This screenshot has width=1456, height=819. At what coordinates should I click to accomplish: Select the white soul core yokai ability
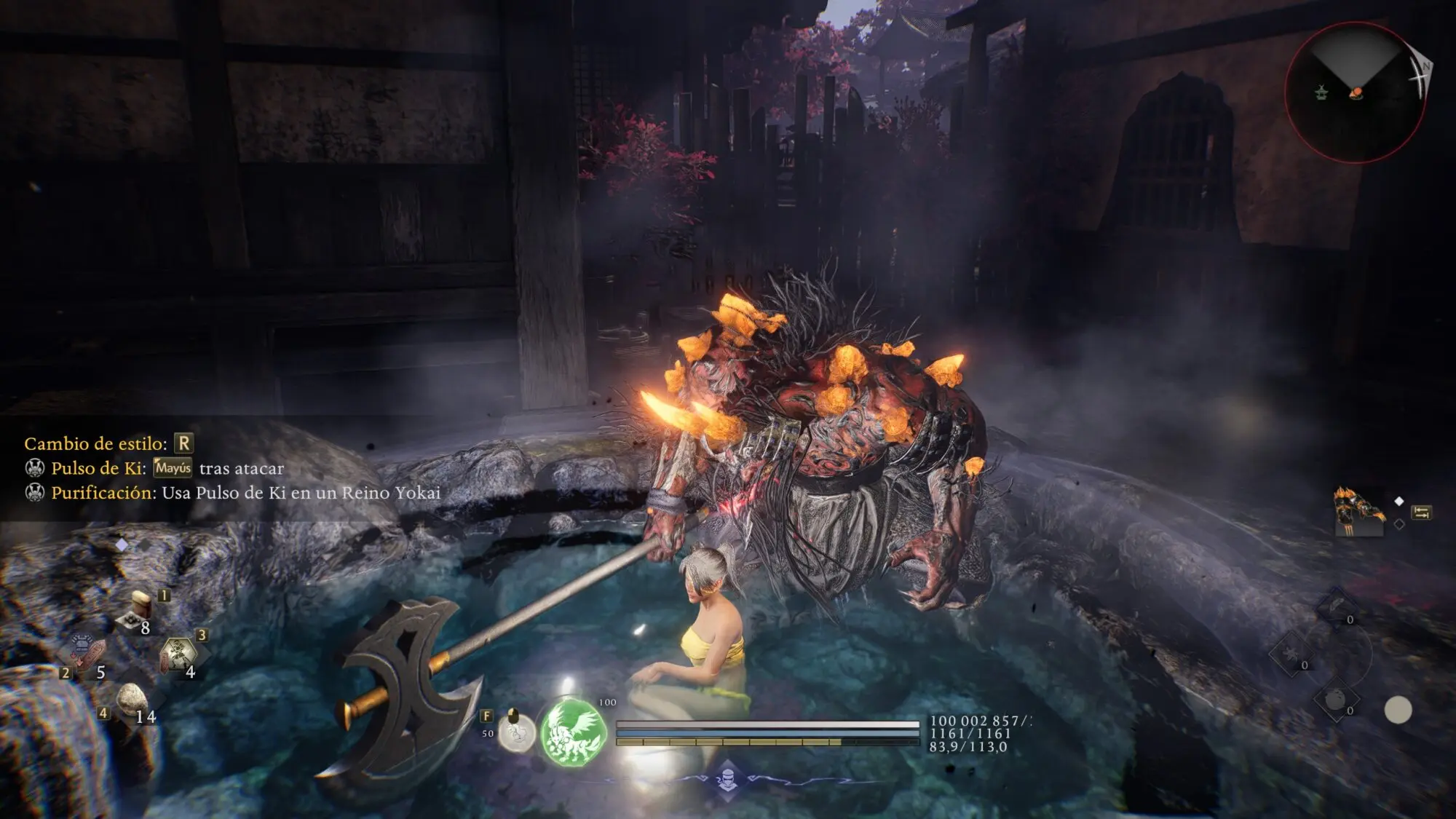point(516,730)
